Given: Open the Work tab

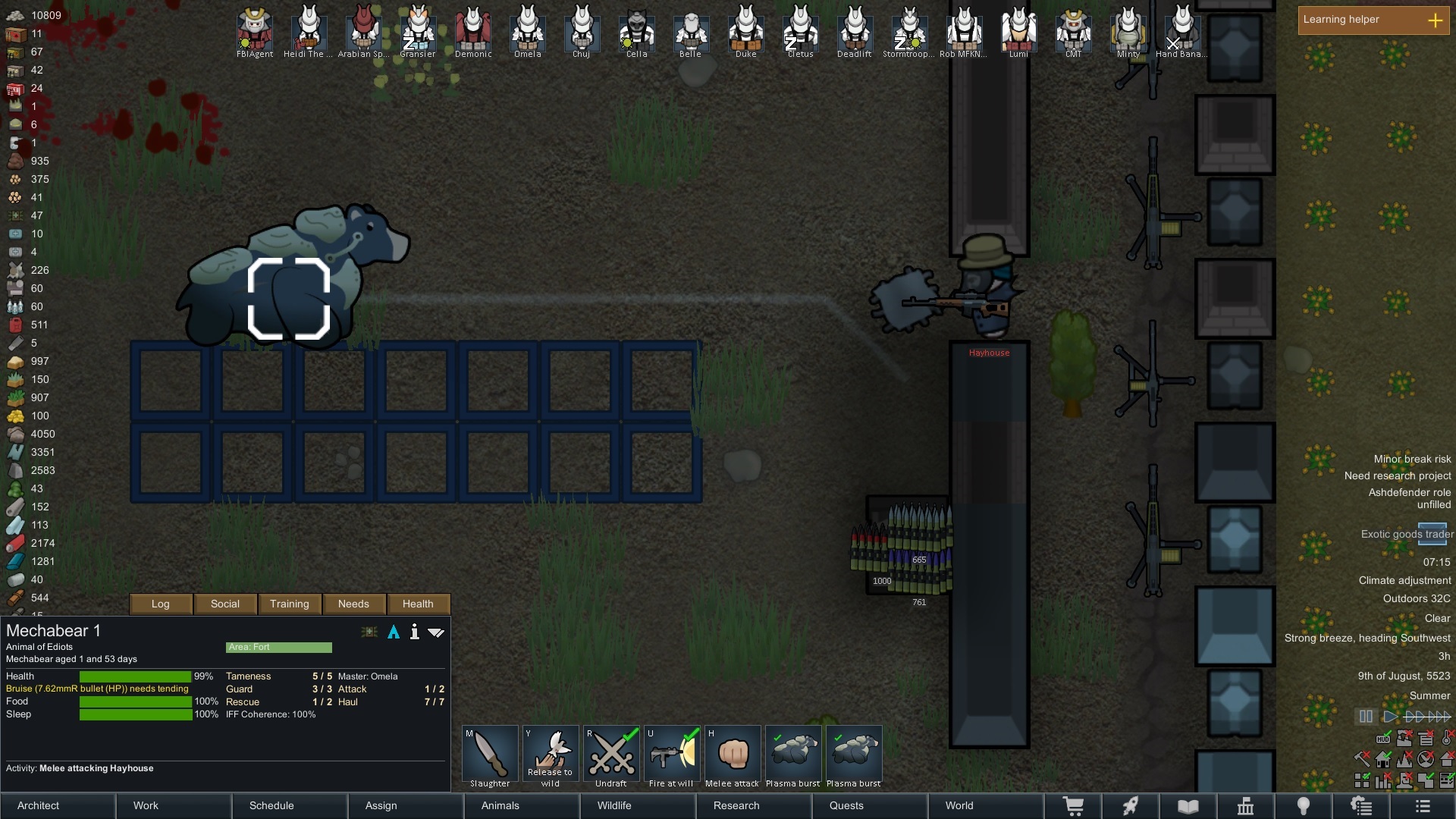Looking at the screenshot, I should (x=146, y=805).
